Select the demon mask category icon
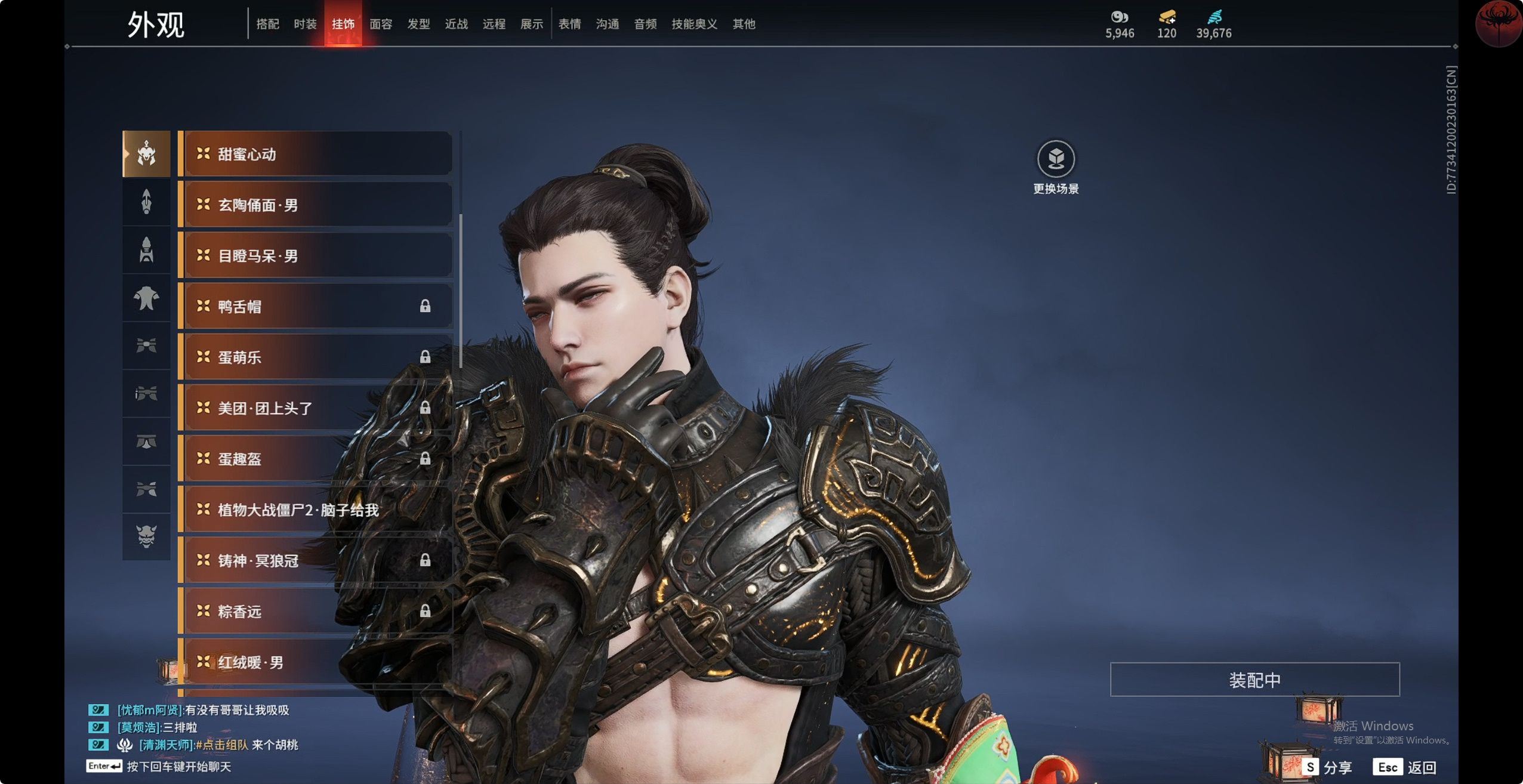The image size is (1523, 784). (x=146, y=536)
